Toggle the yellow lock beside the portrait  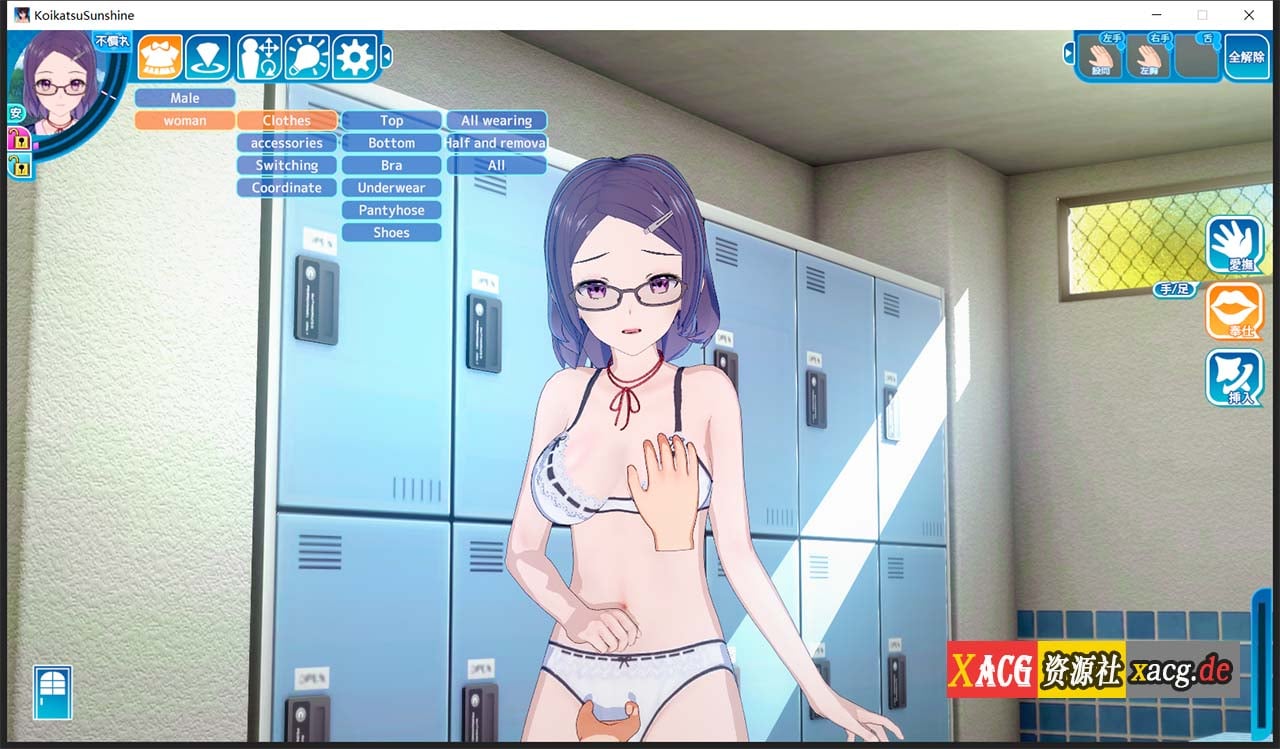click(18, 165)
